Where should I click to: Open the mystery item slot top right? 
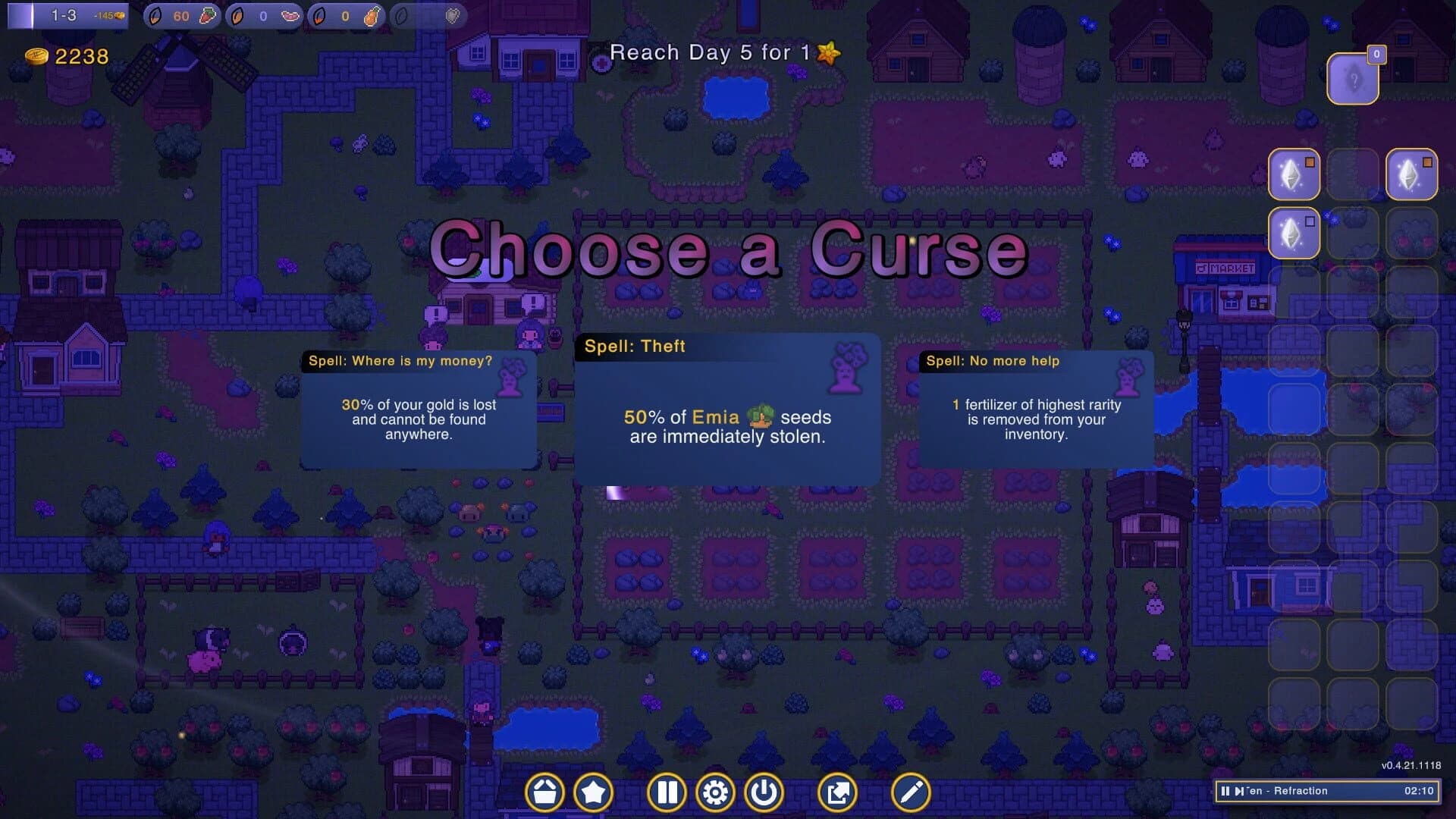1354,77
